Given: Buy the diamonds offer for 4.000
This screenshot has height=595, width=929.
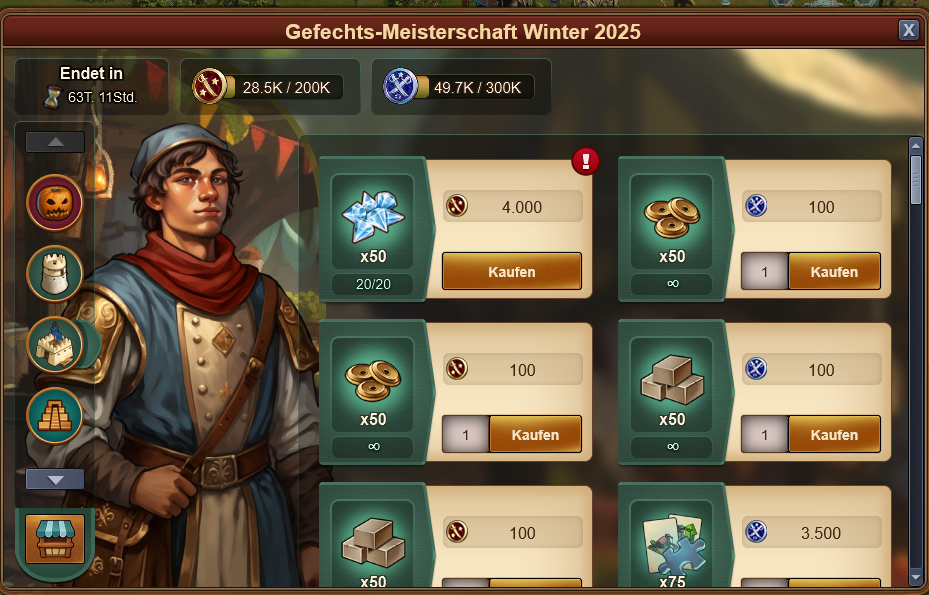Looking at the screenshot, I should click(x=511, y=272).
